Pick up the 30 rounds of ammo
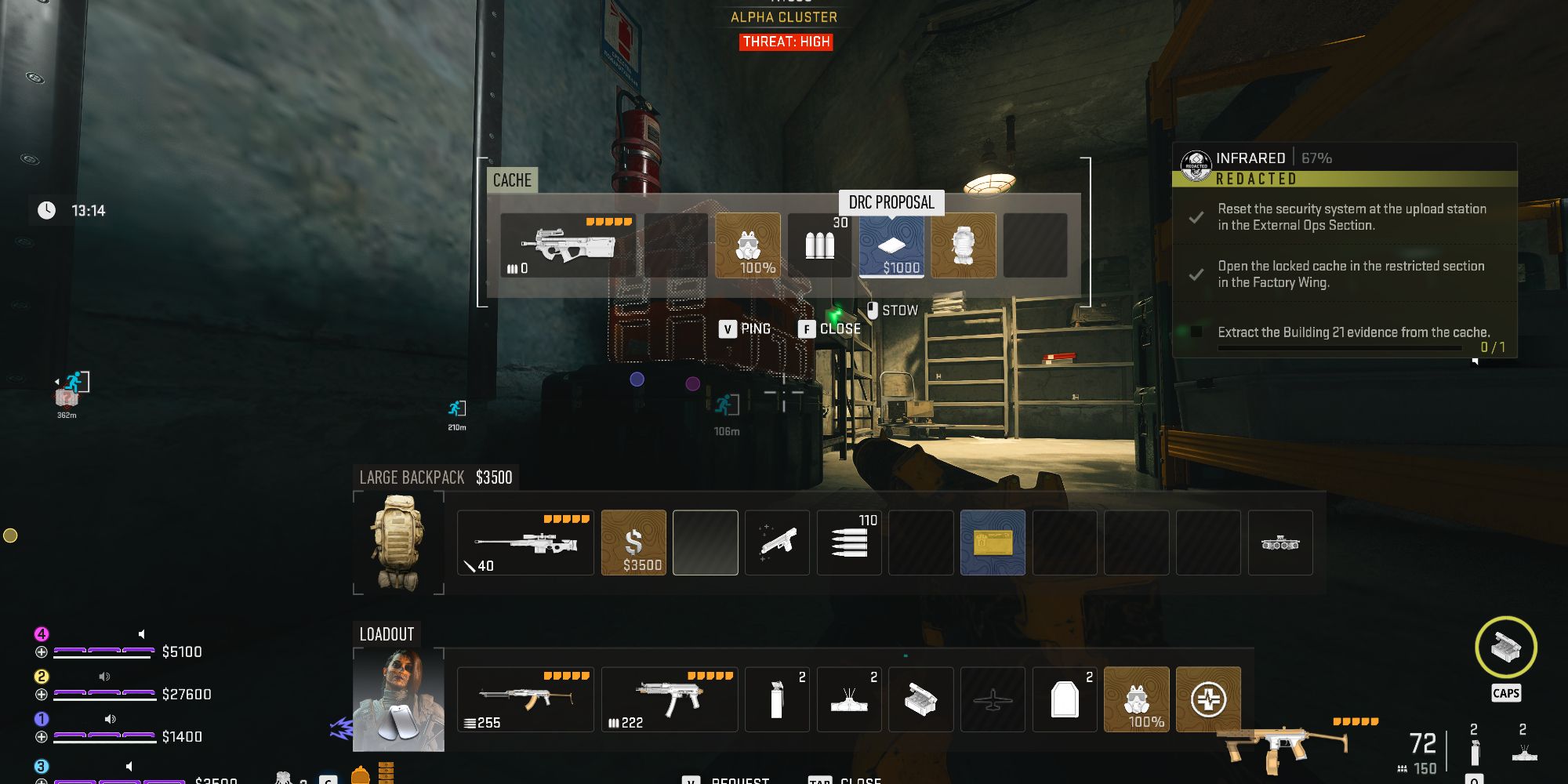 point(818,247)
